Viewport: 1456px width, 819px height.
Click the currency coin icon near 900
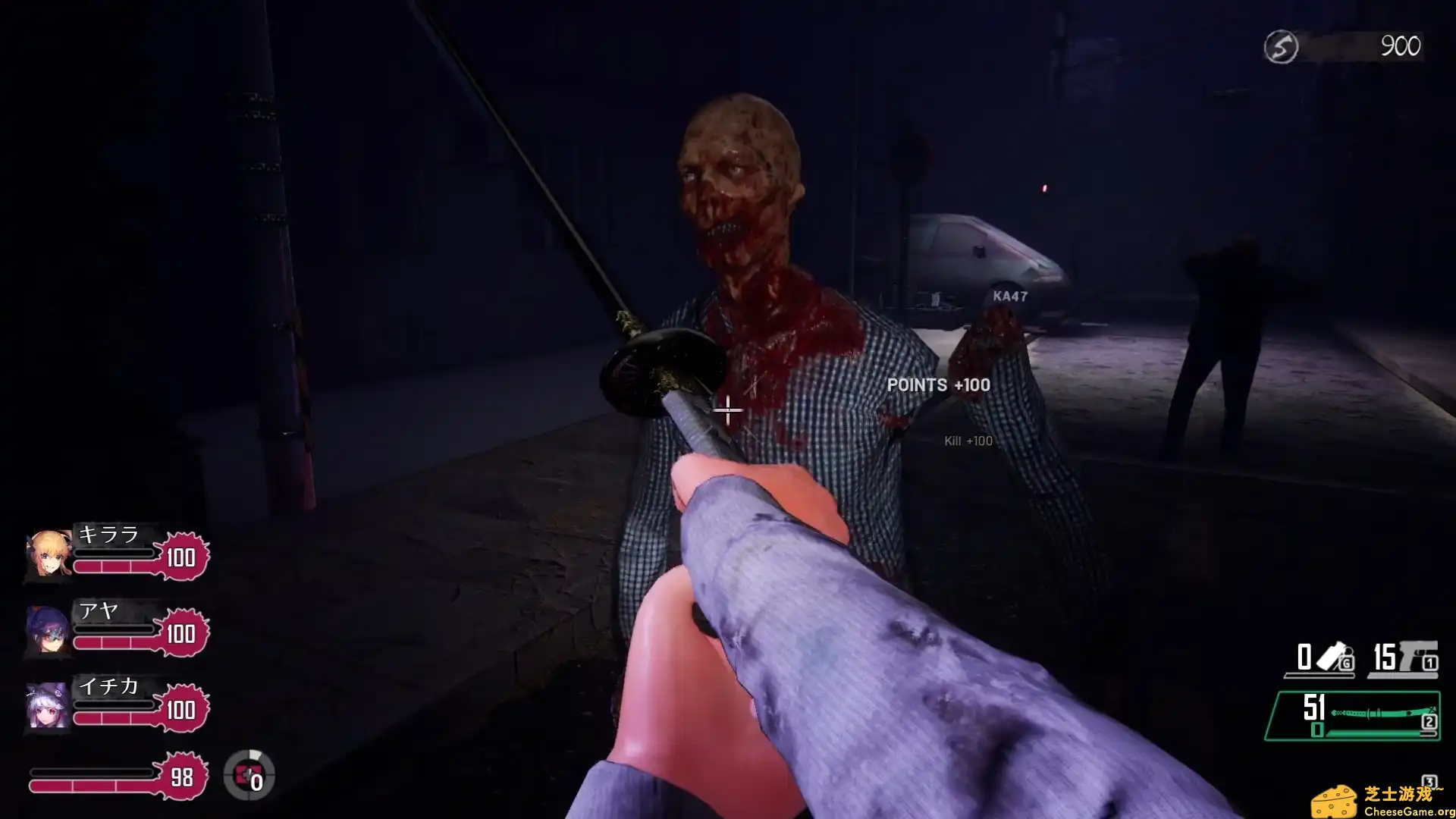[x=1282, y=44]
